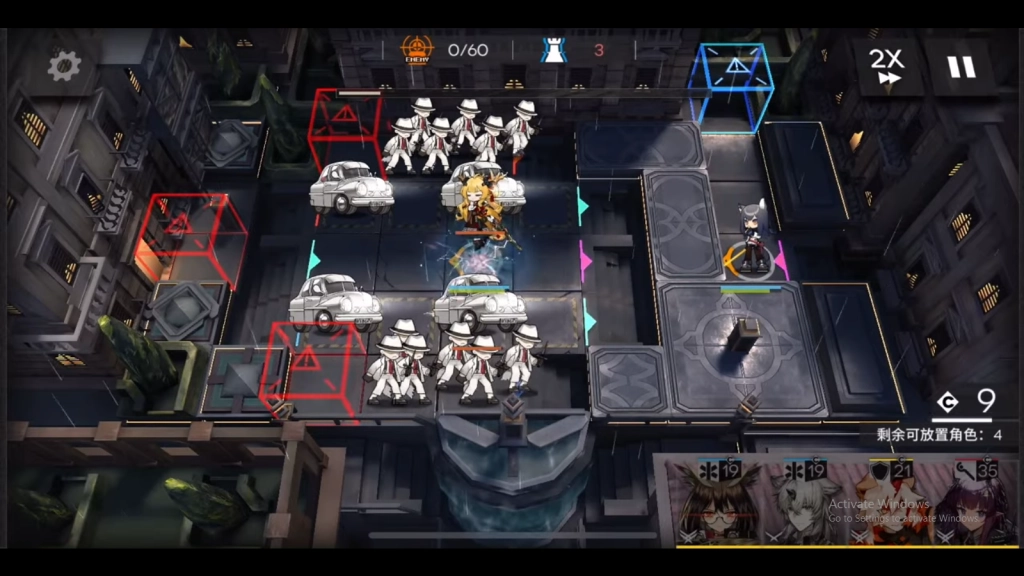The image size is (1024, 576).
Task: Select the purple-haired caster card costing 35
Action: click(978, 502)
